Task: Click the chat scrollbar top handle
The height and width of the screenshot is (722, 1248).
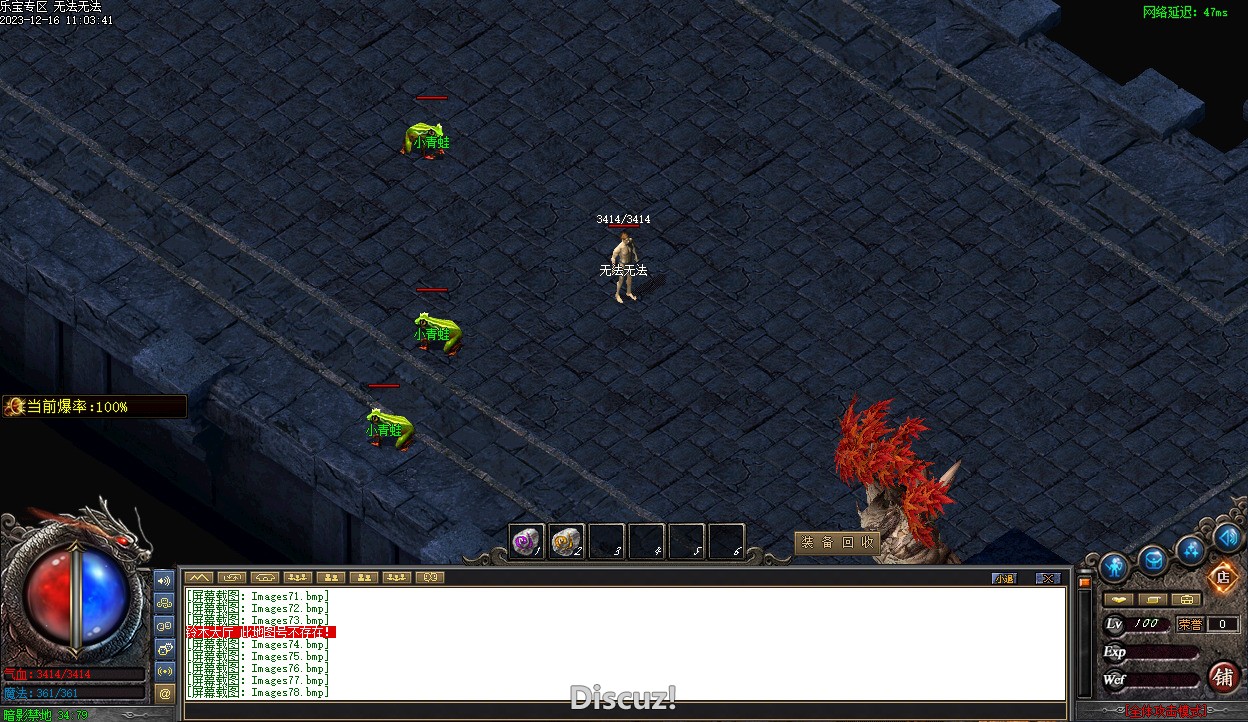Action: [x=1083, y=582]
